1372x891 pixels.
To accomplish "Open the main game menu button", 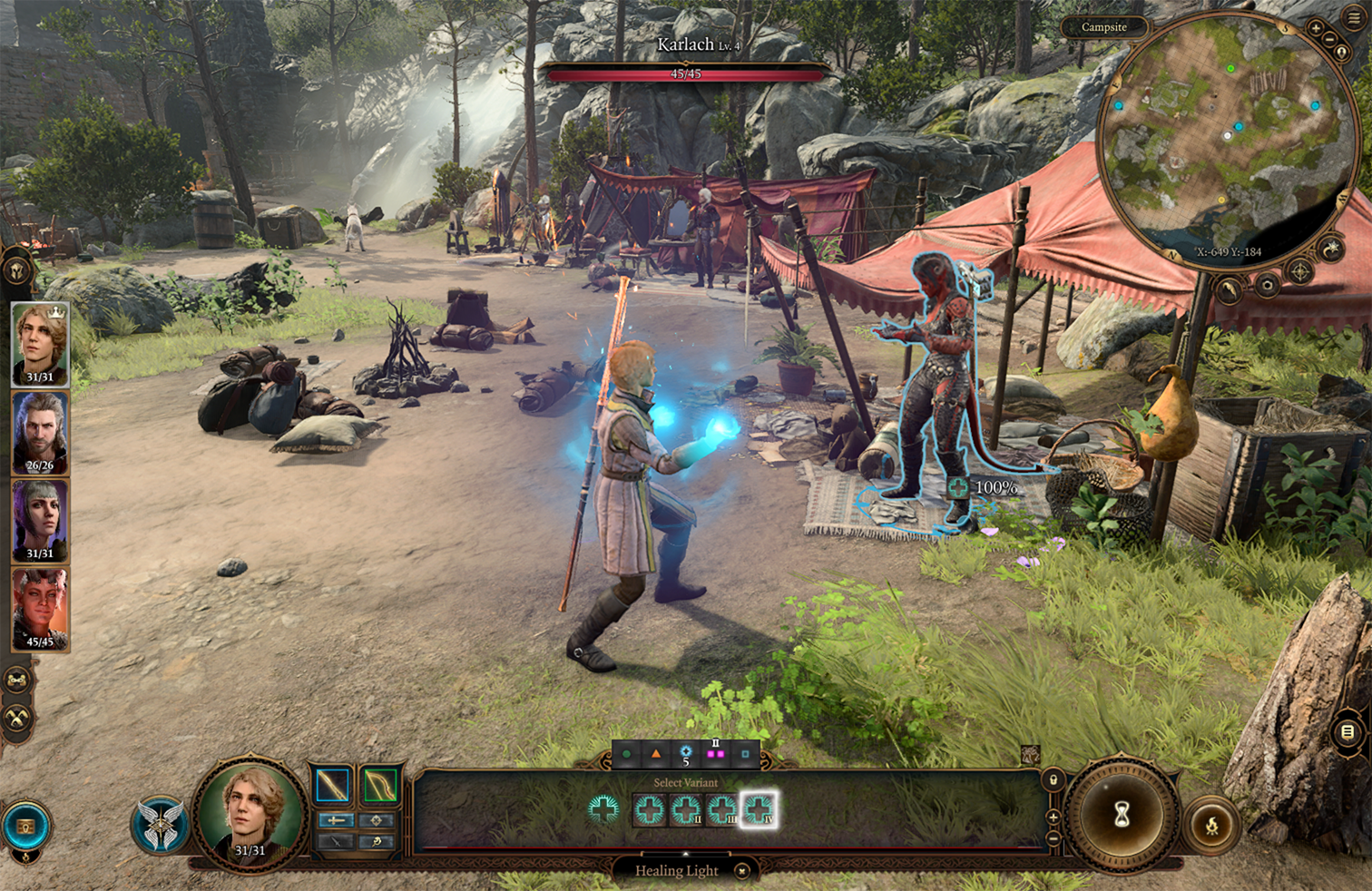I will [1354, 19].
